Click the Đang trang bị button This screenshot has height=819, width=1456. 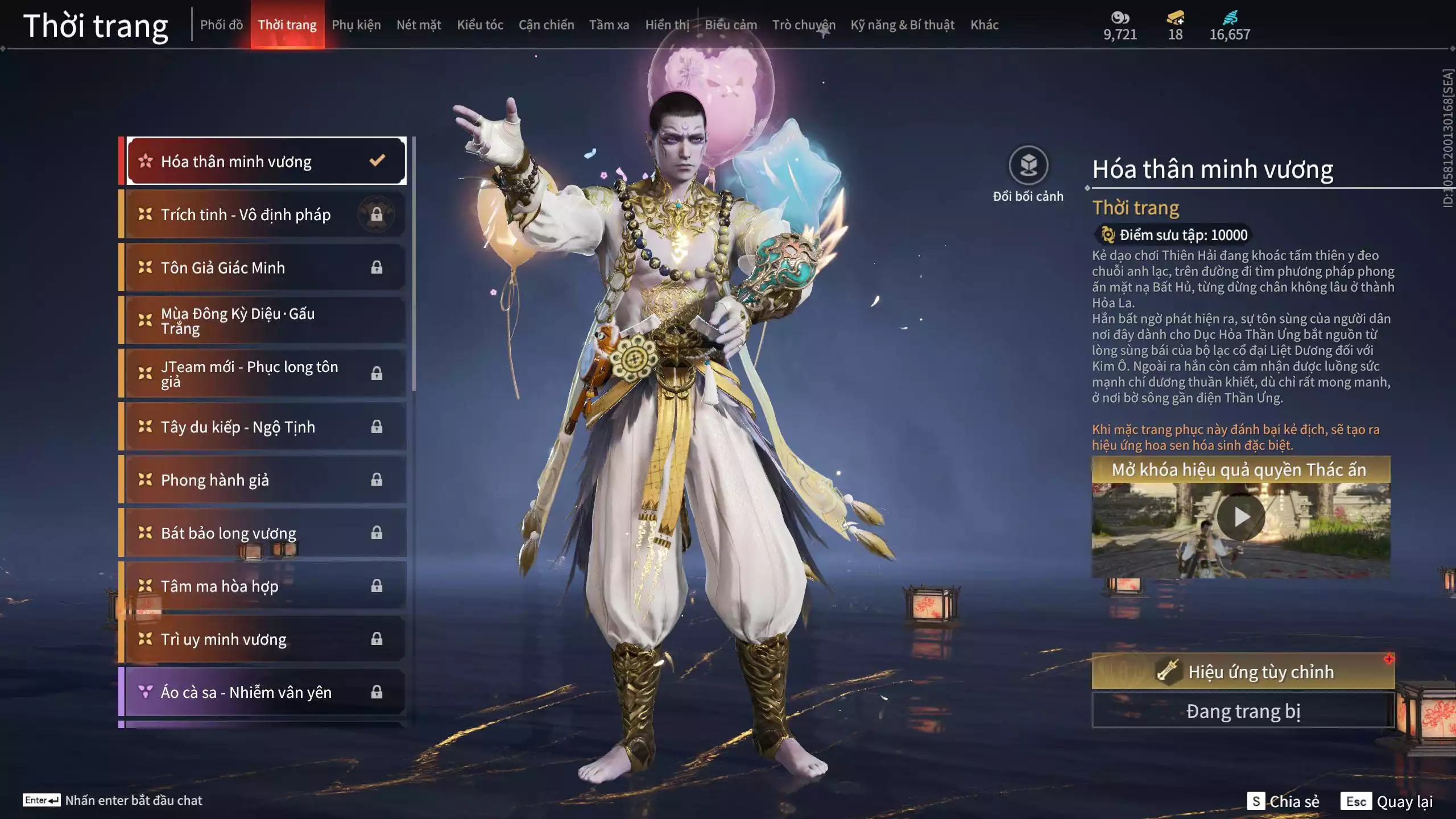pyautogui.click(x=1243, y=711)
